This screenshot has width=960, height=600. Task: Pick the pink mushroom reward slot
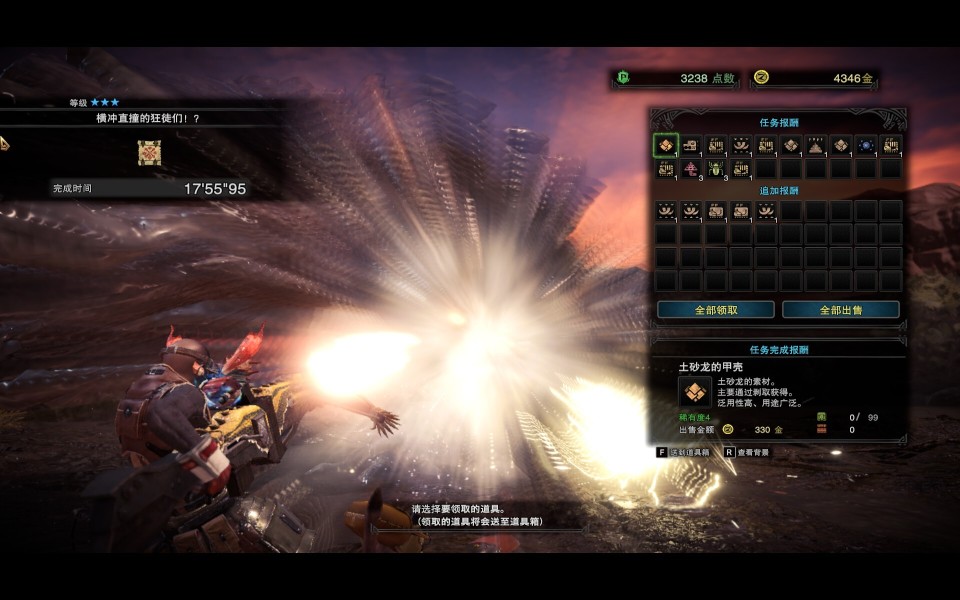(x=691, y=170)
